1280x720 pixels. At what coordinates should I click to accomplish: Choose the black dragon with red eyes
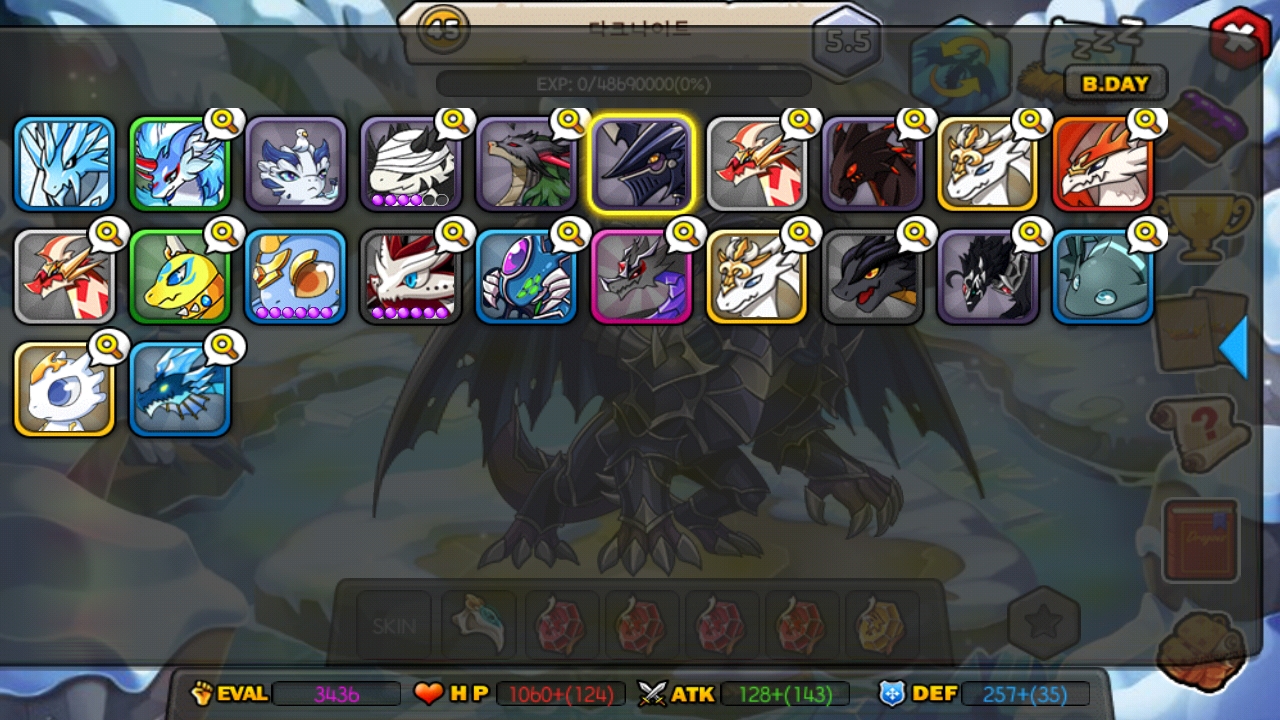tap(872, 164)
